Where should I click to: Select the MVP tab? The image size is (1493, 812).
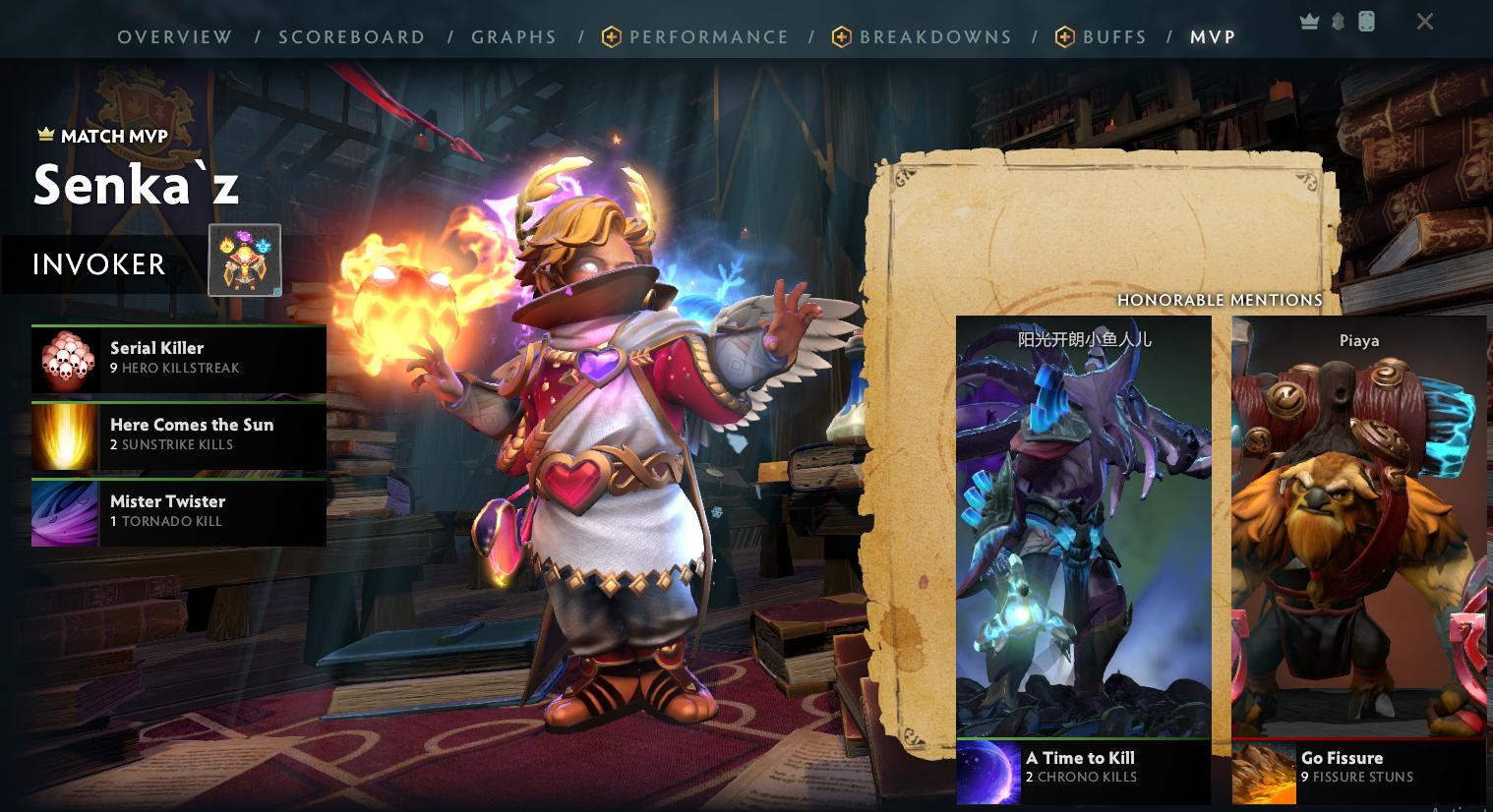click(1213, 37)
